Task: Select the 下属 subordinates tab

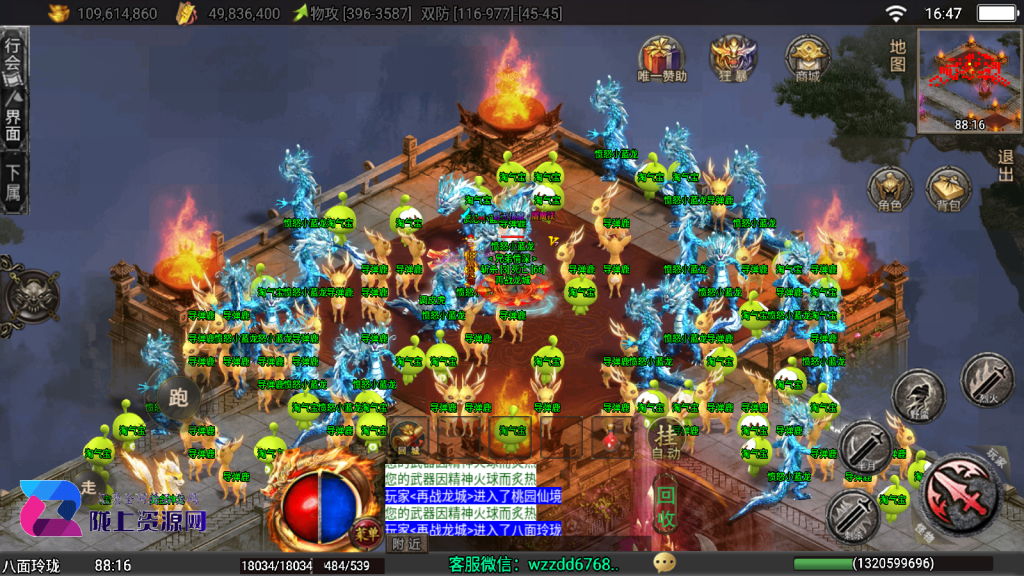Action: [13, 182]
